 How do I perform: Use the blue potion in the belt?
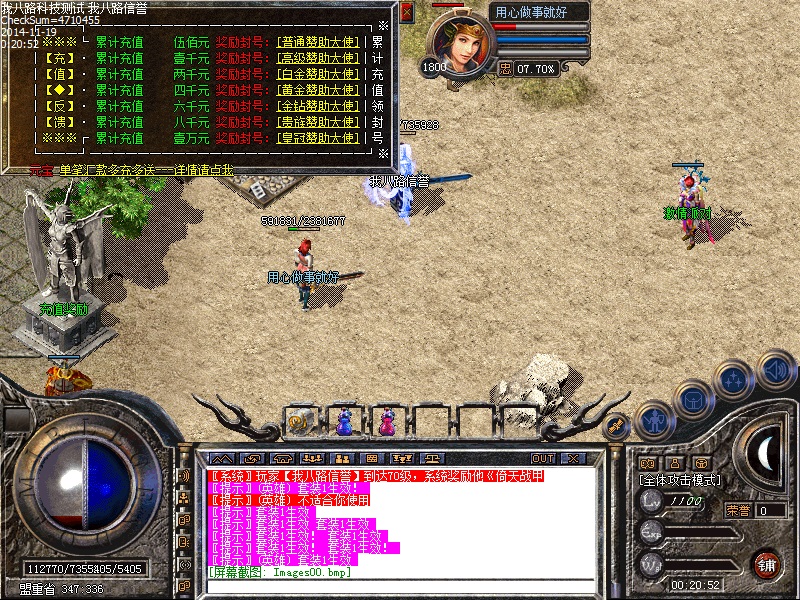point(344,422)
